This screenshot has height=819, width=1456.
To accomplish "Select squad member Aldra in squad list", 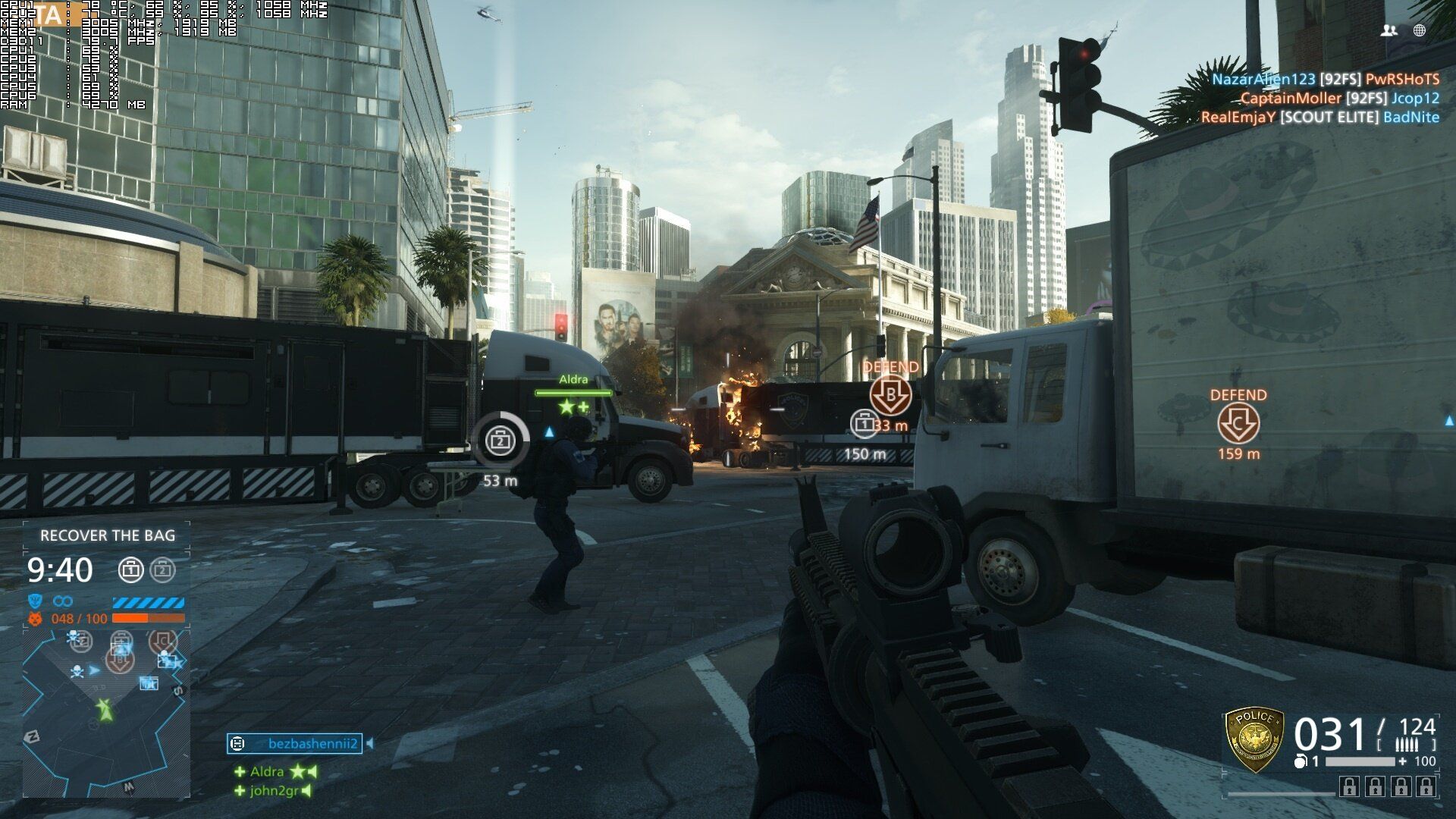I will point(267,772).
